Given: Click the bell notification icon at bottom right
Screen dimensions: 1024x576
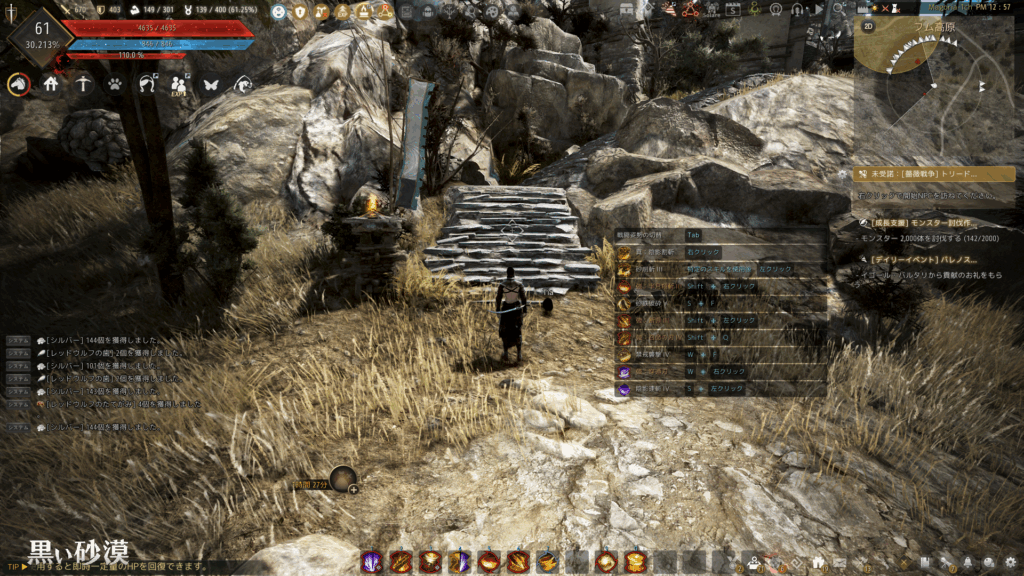Looking at the screenshot, I should click(x=968, y=563).
